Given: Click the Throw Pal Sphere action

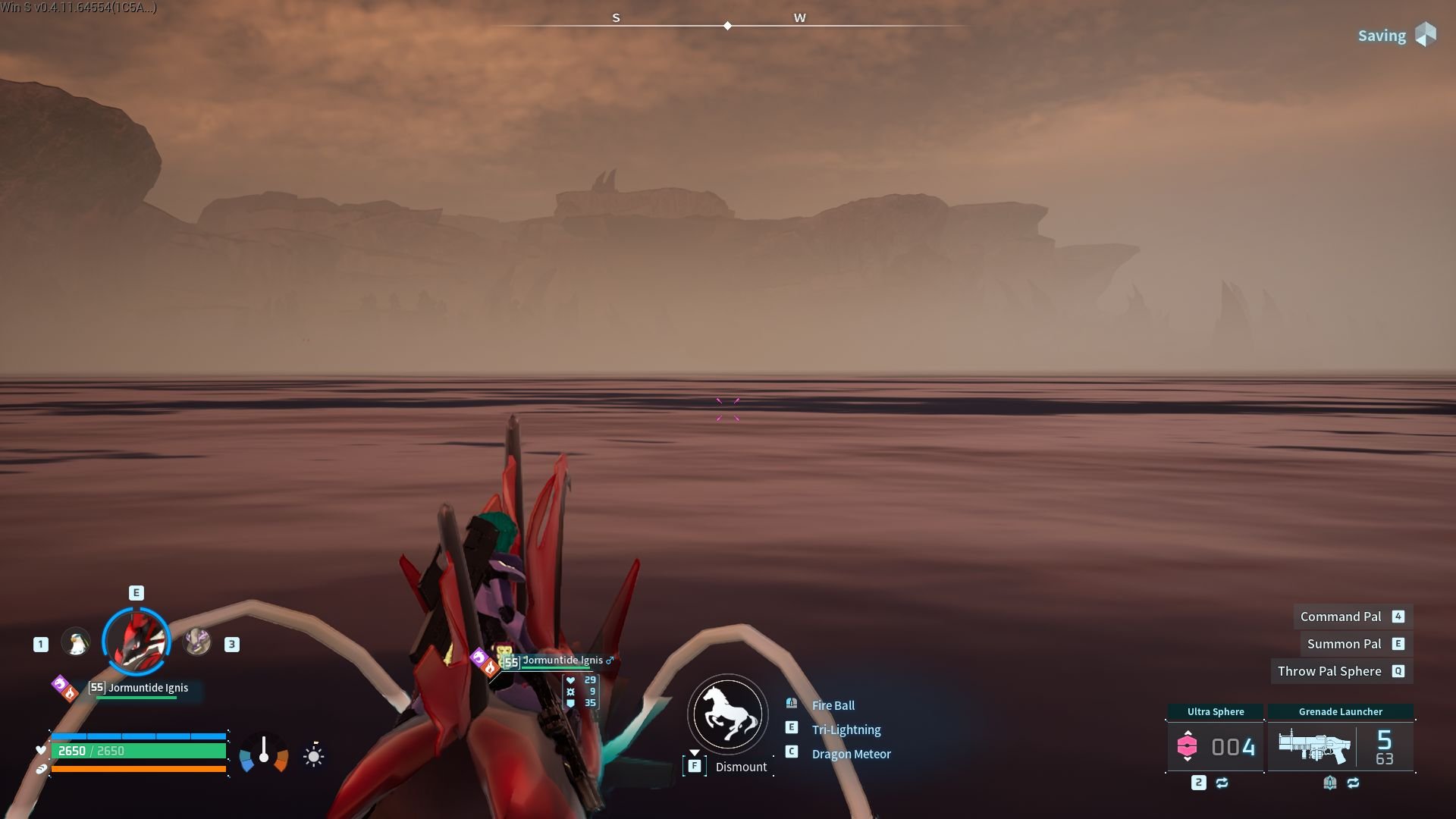Looking at the screenshot, I should 1329,671.
